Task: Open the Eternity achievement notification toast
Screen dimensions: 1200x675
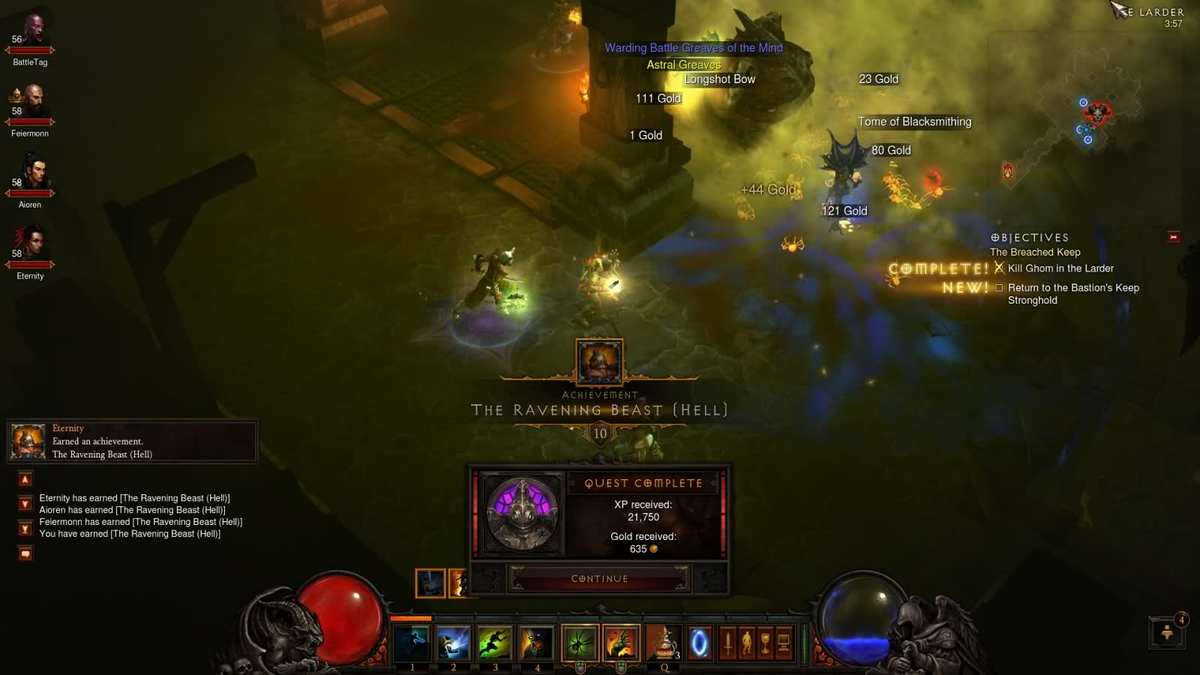Action: [x=132, y=441]
